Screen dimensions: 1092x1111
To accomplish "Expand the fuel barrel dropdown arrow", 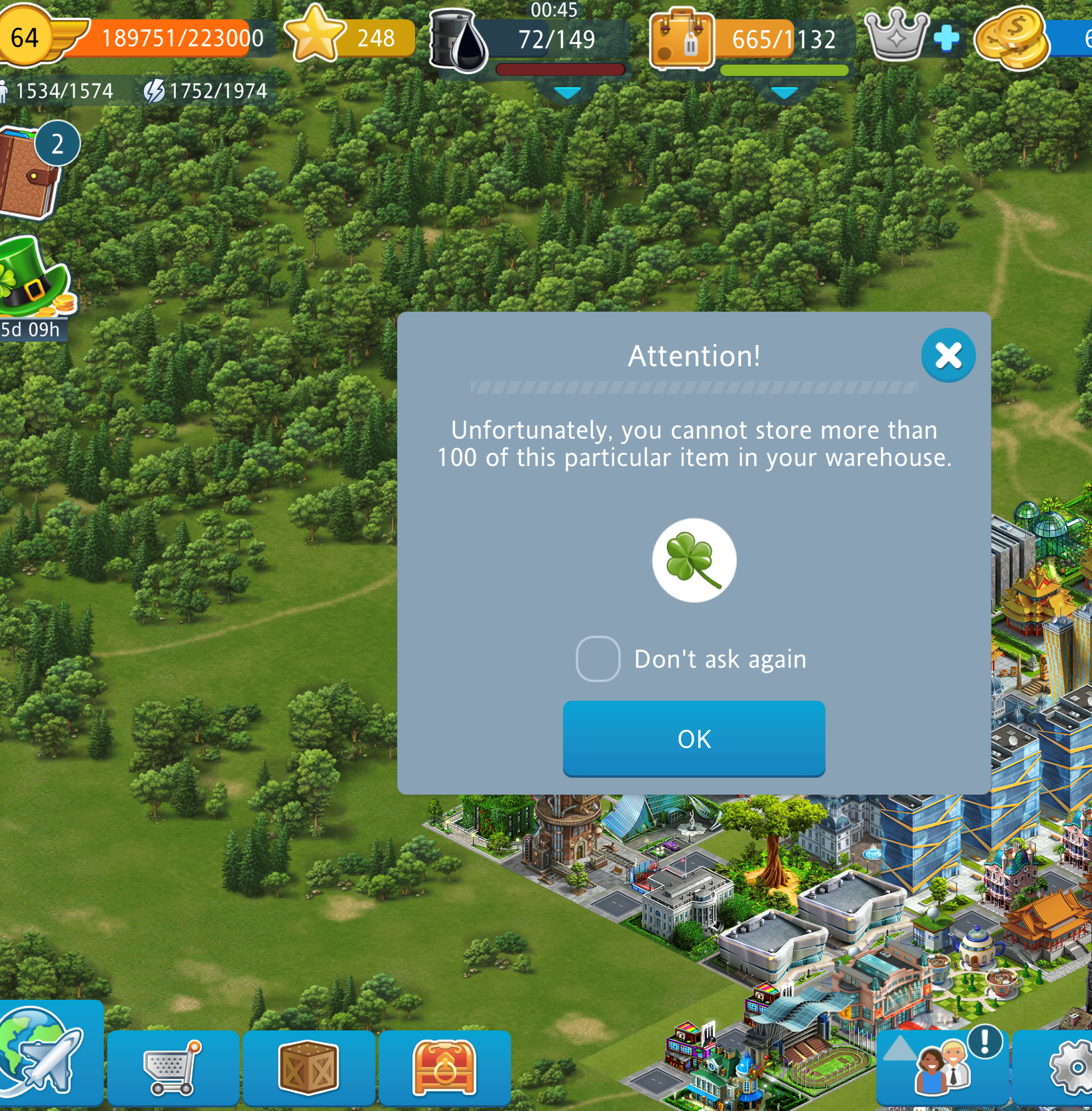I will (567, 93).
